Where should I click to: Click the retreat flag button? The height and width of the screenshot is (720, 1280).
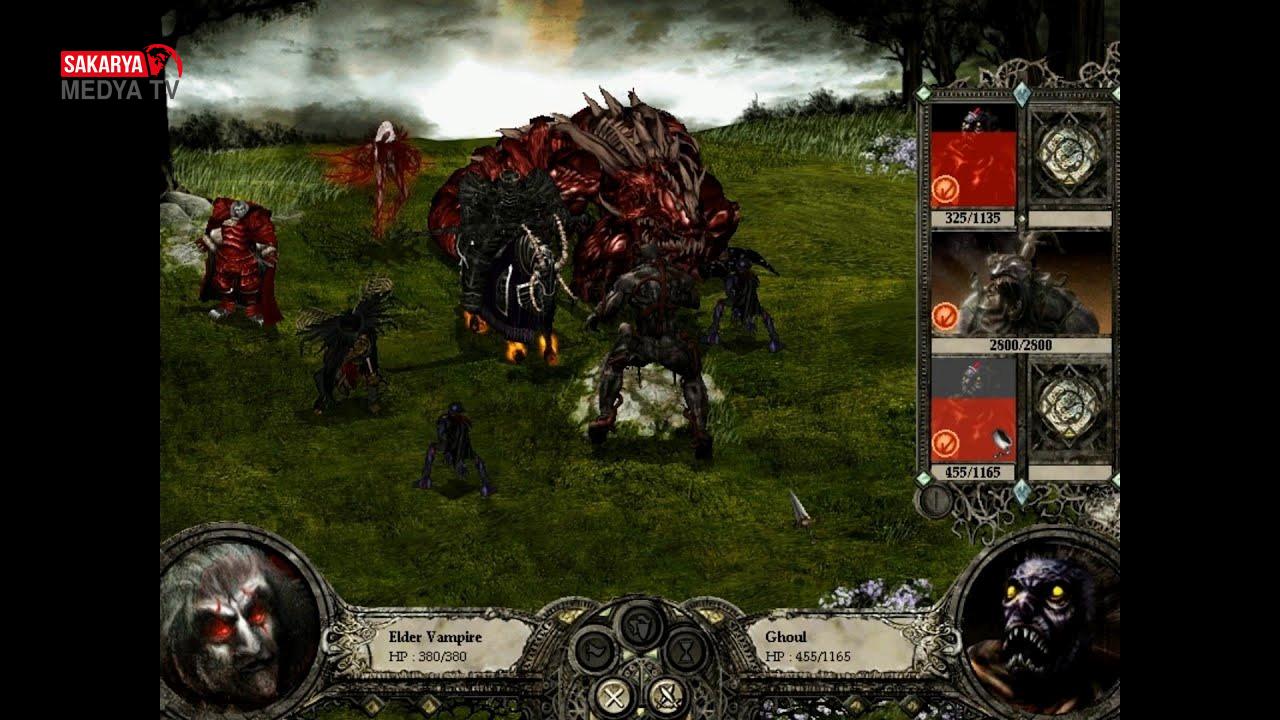596,651
